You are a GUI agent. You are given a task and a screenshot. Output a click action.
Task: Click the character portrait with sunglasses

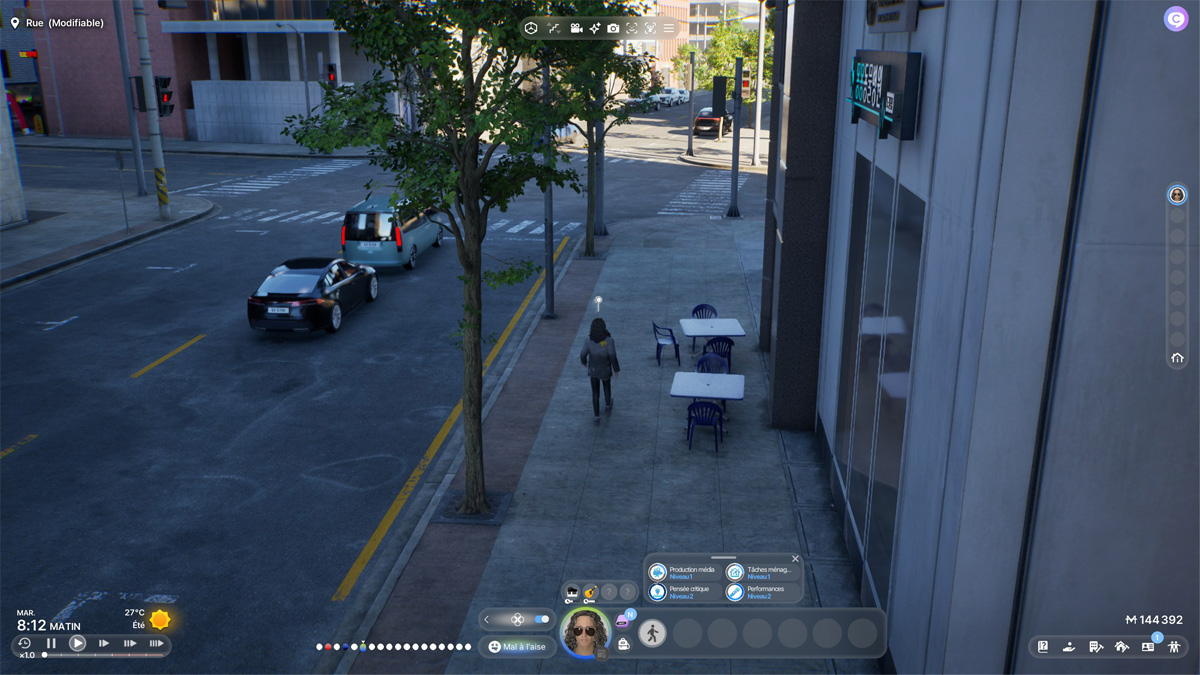click(x=585, y=632)
